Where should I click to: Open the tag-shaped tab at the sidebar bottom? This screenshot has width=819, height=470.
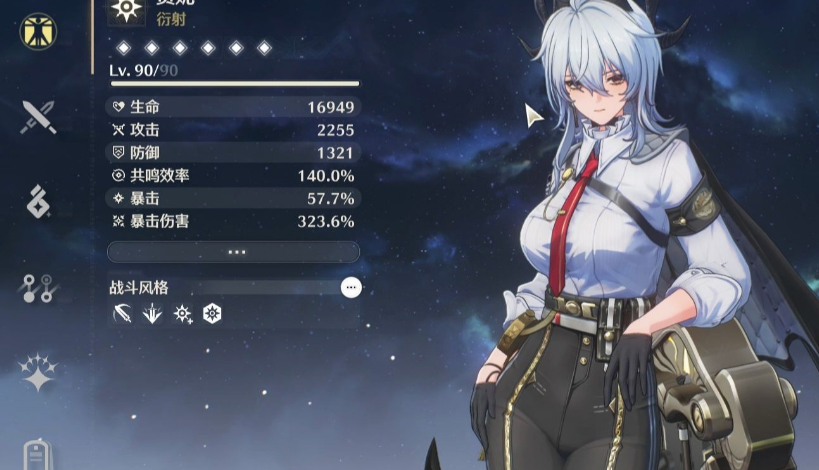[x=39, y=454]
